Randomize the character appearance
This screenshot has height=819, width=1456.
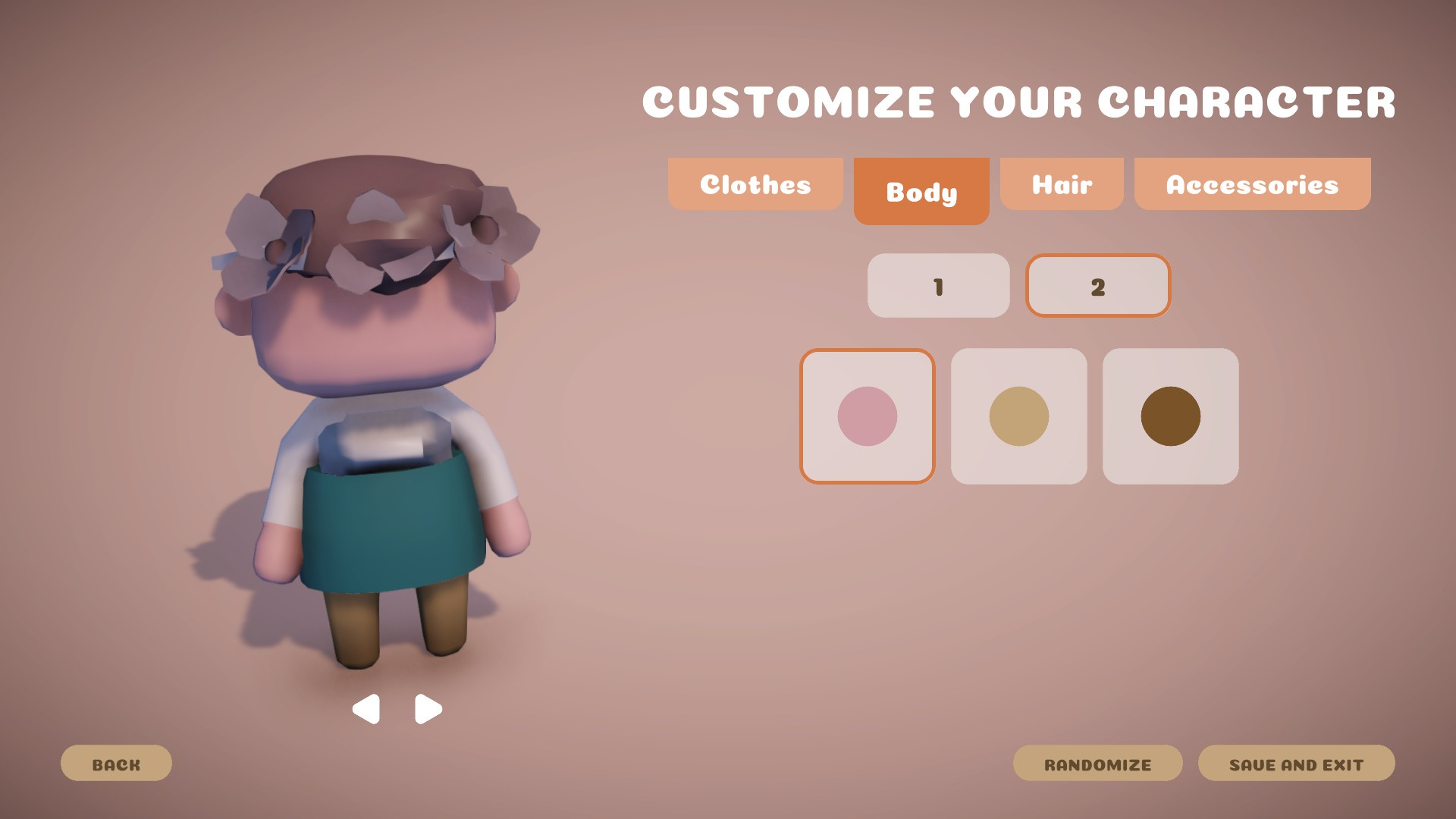tap(1097, 764)
